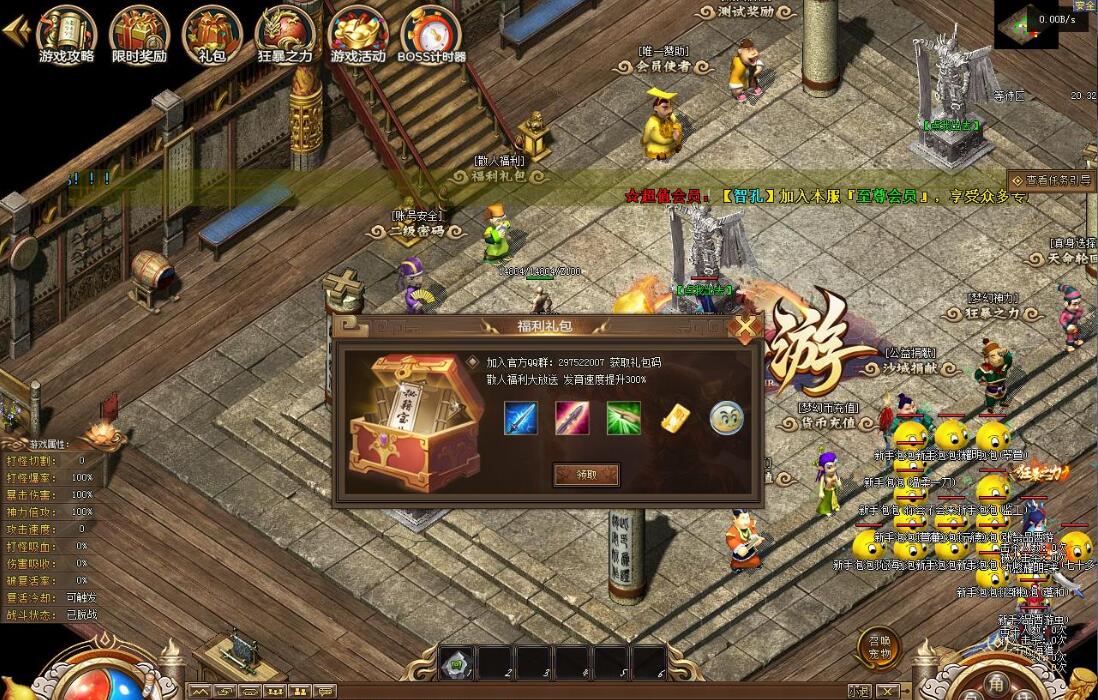Collapse the top menu with the arrow
The width and height of the screenshot is (1098, 700).
pos(15,30)
